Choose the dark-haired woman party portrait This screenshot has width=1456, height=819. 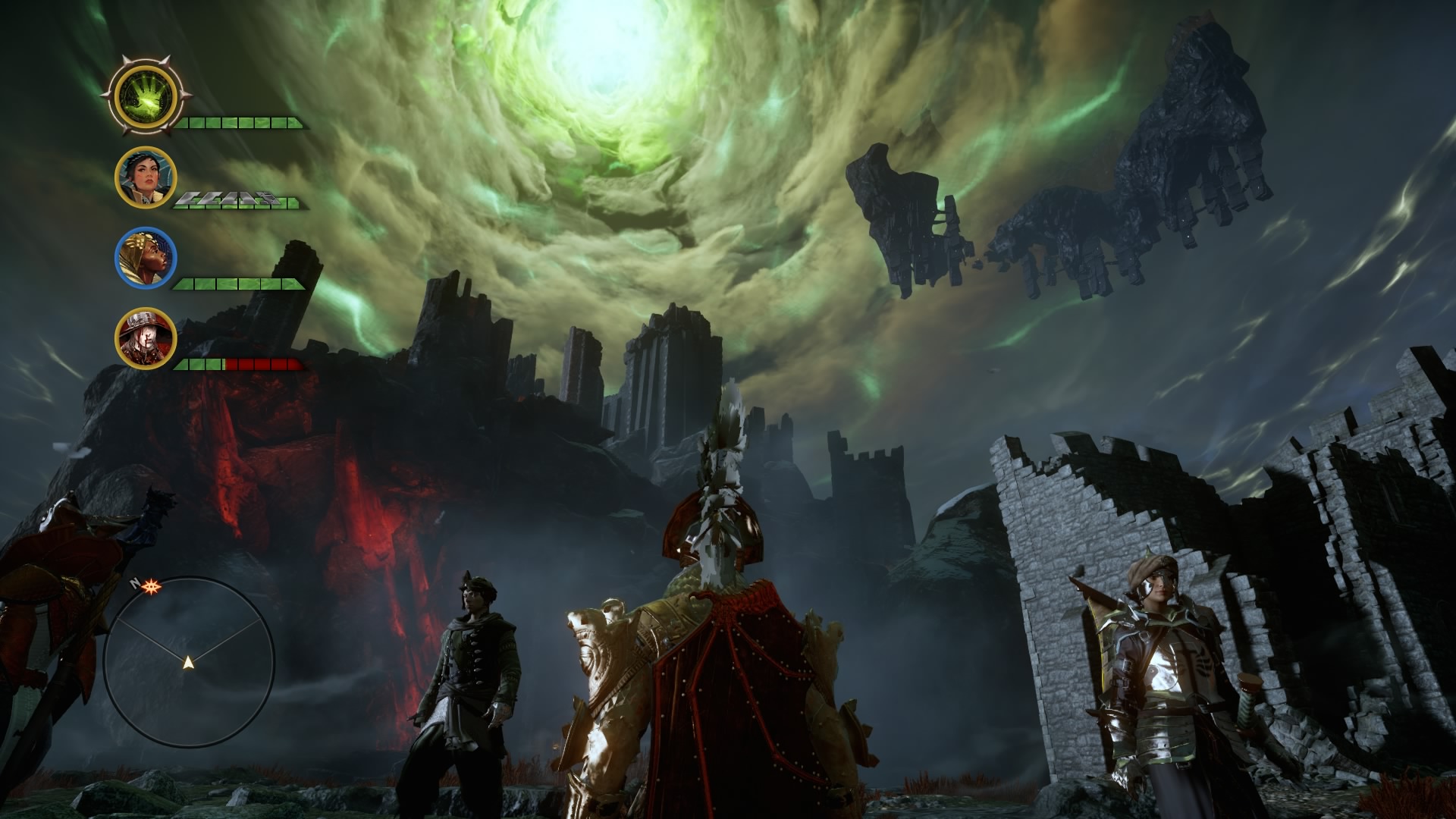pyautogui.click(x=146, y=177)
